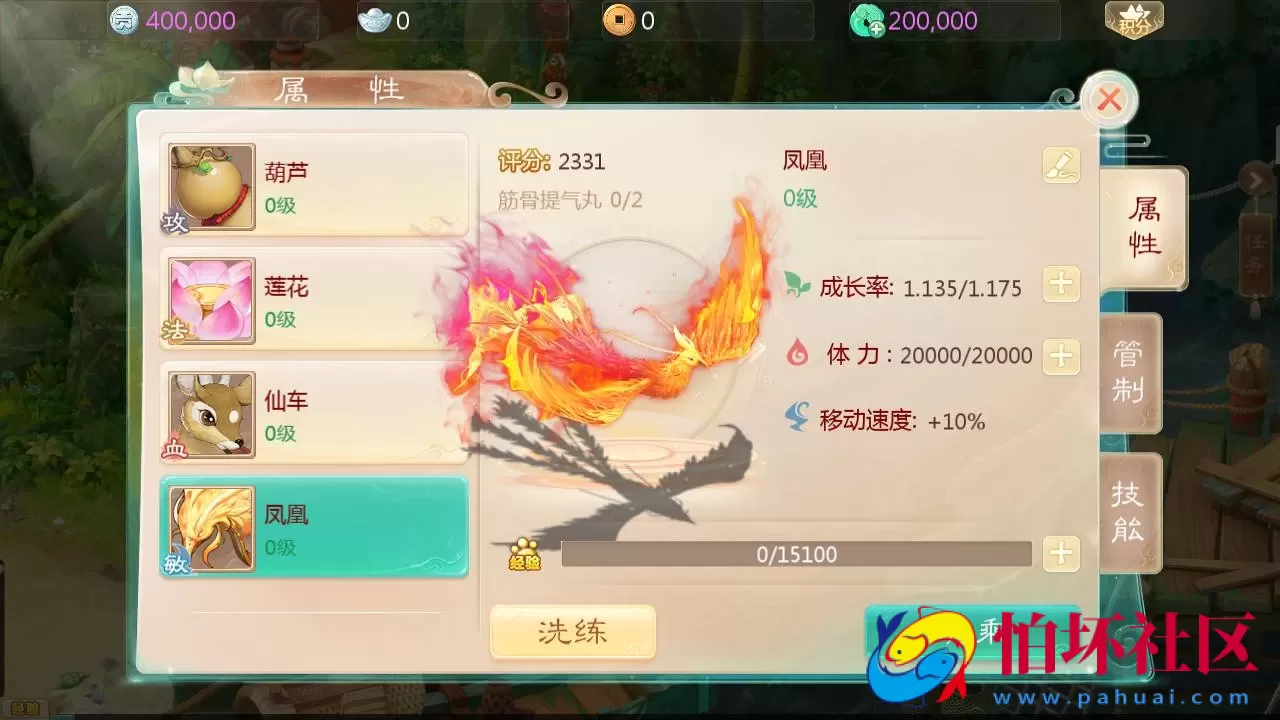This screenshot has width=1280, height=720.
Task: Select the 属性 side tab
Action: pyautogui.click(x=1143, y=228)
